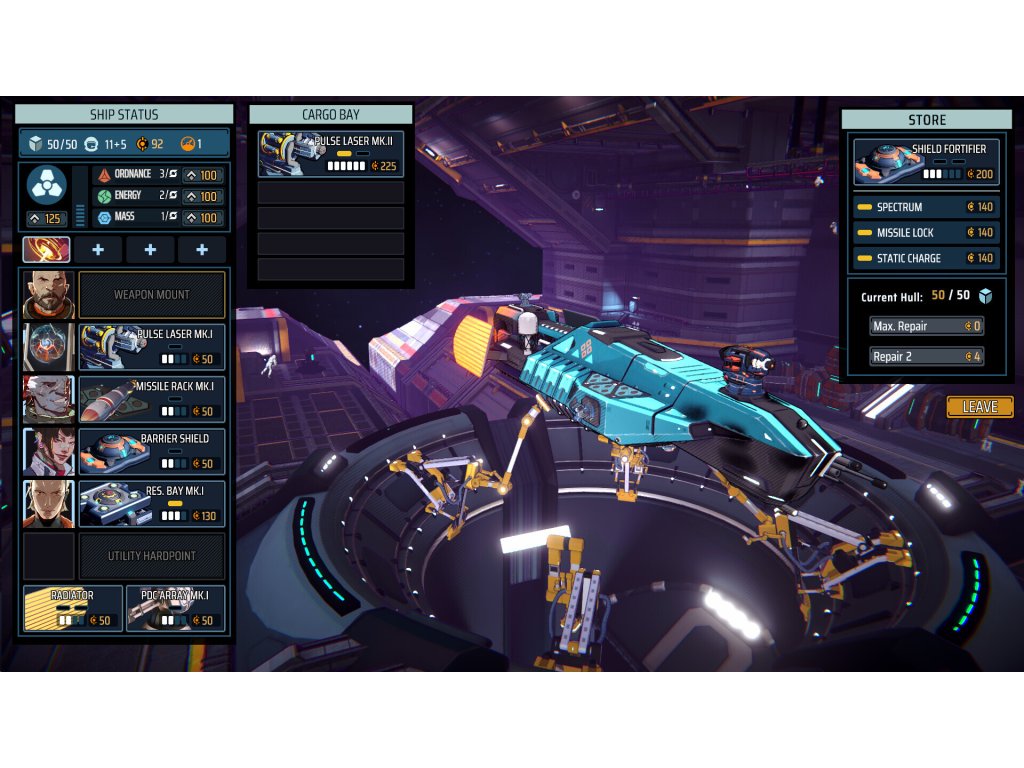Upgrade Mass for 100 credits

click(202, 217)
